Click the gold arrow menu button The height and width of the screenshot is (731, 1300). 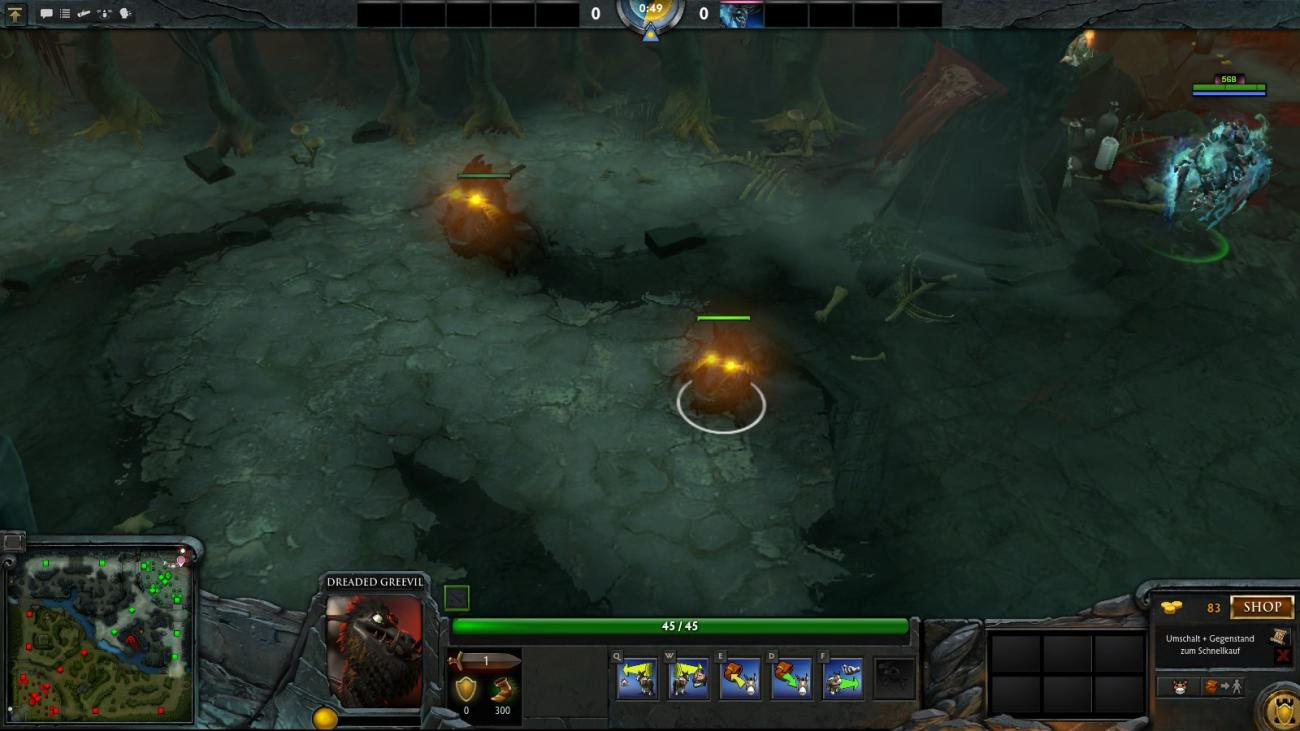15,14
